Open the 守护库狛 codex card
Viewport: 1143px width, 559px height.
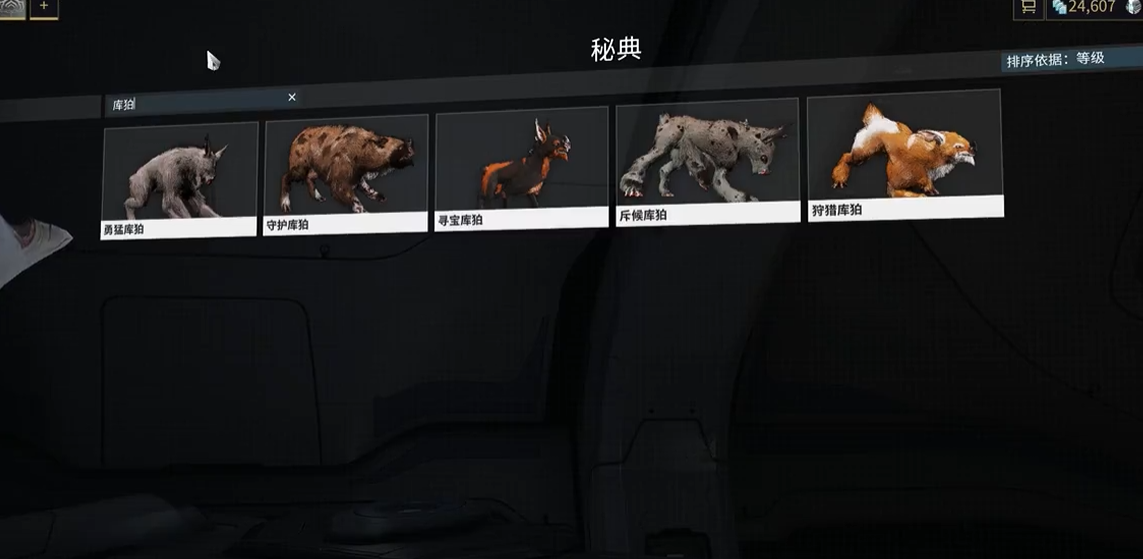coord(346,174)
